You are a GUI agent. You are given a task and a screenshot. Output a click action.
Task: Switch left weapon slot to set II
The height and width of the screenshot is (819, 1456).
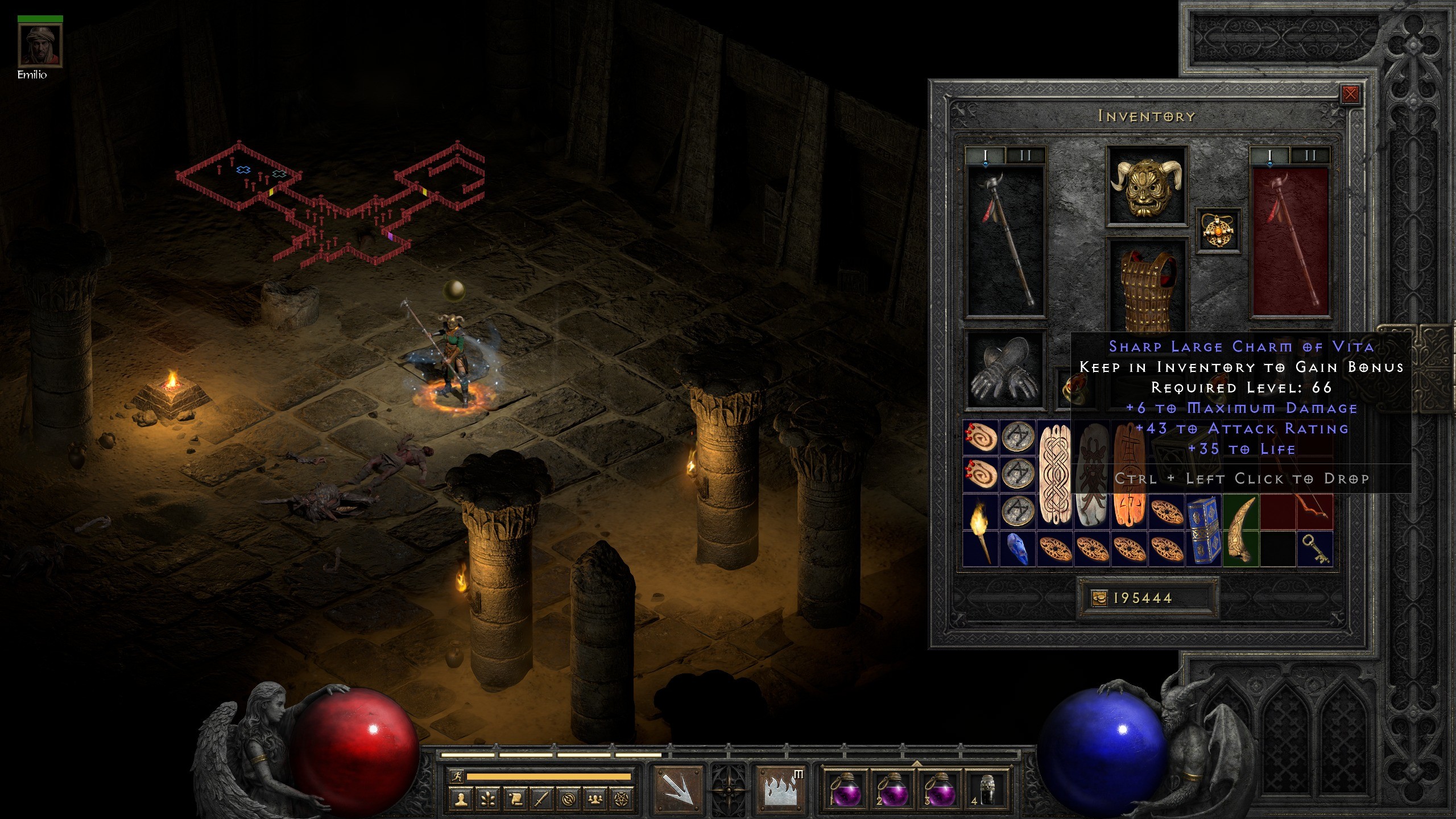[1027, 154]
